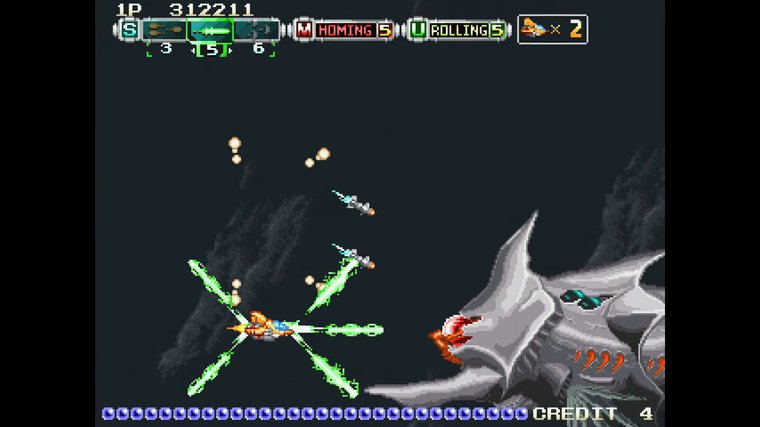This screenshot has height=427, width=760.
Task: Select the Rolling unit weapon
Action: [x=457, y=30]
